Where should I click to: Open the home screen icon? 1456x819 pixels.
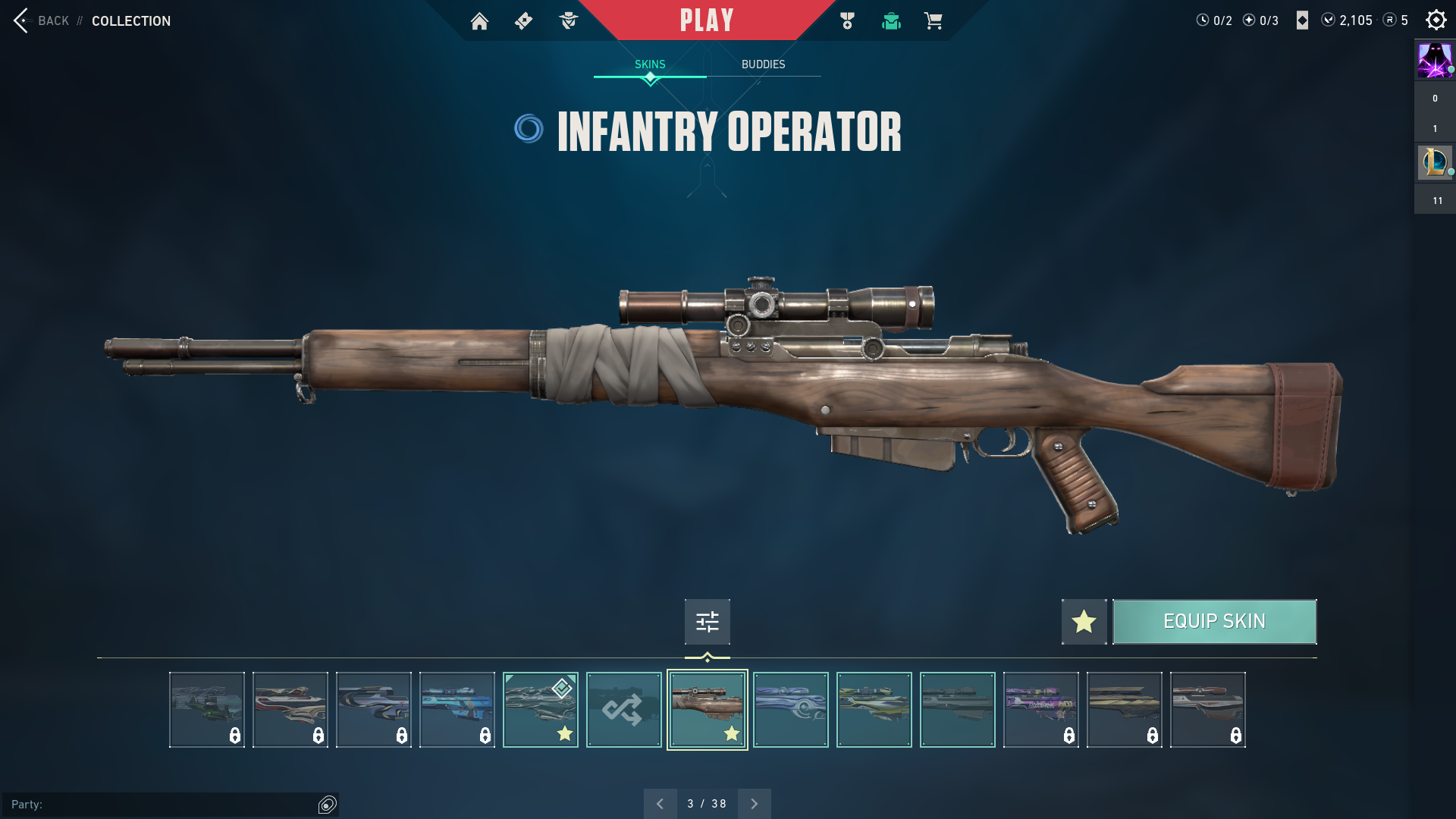pos(479,21)
